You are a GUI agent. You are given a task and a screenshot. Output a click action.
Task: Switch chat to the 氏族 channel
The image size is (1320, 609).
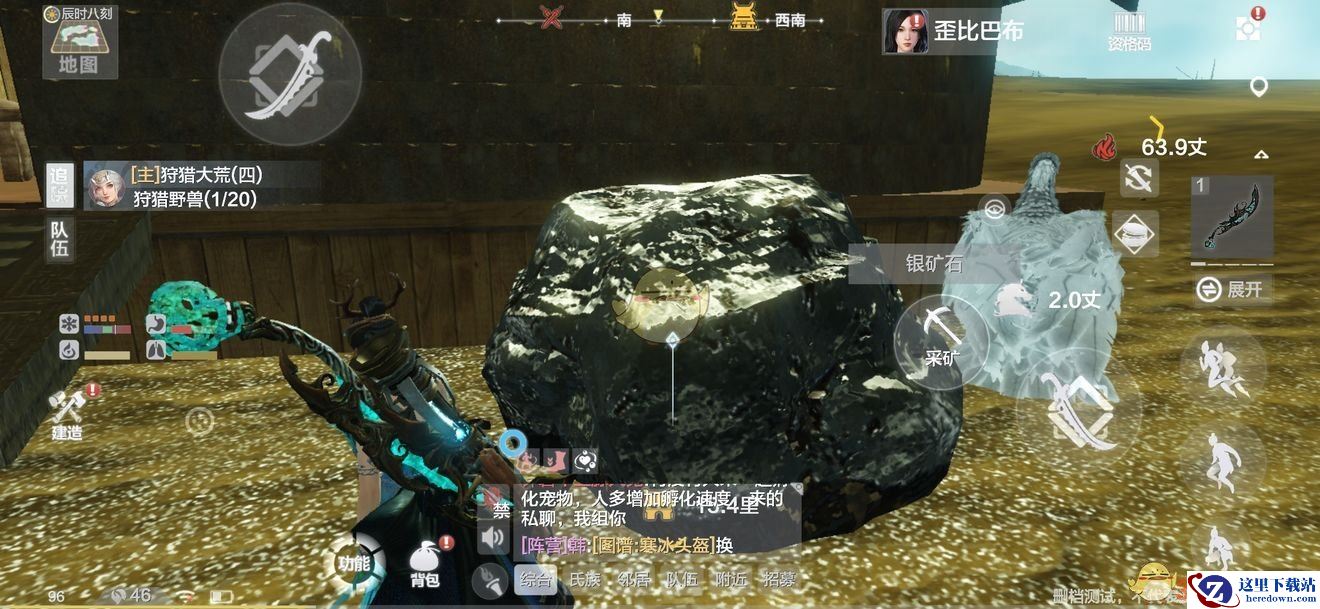pos(585,579)
